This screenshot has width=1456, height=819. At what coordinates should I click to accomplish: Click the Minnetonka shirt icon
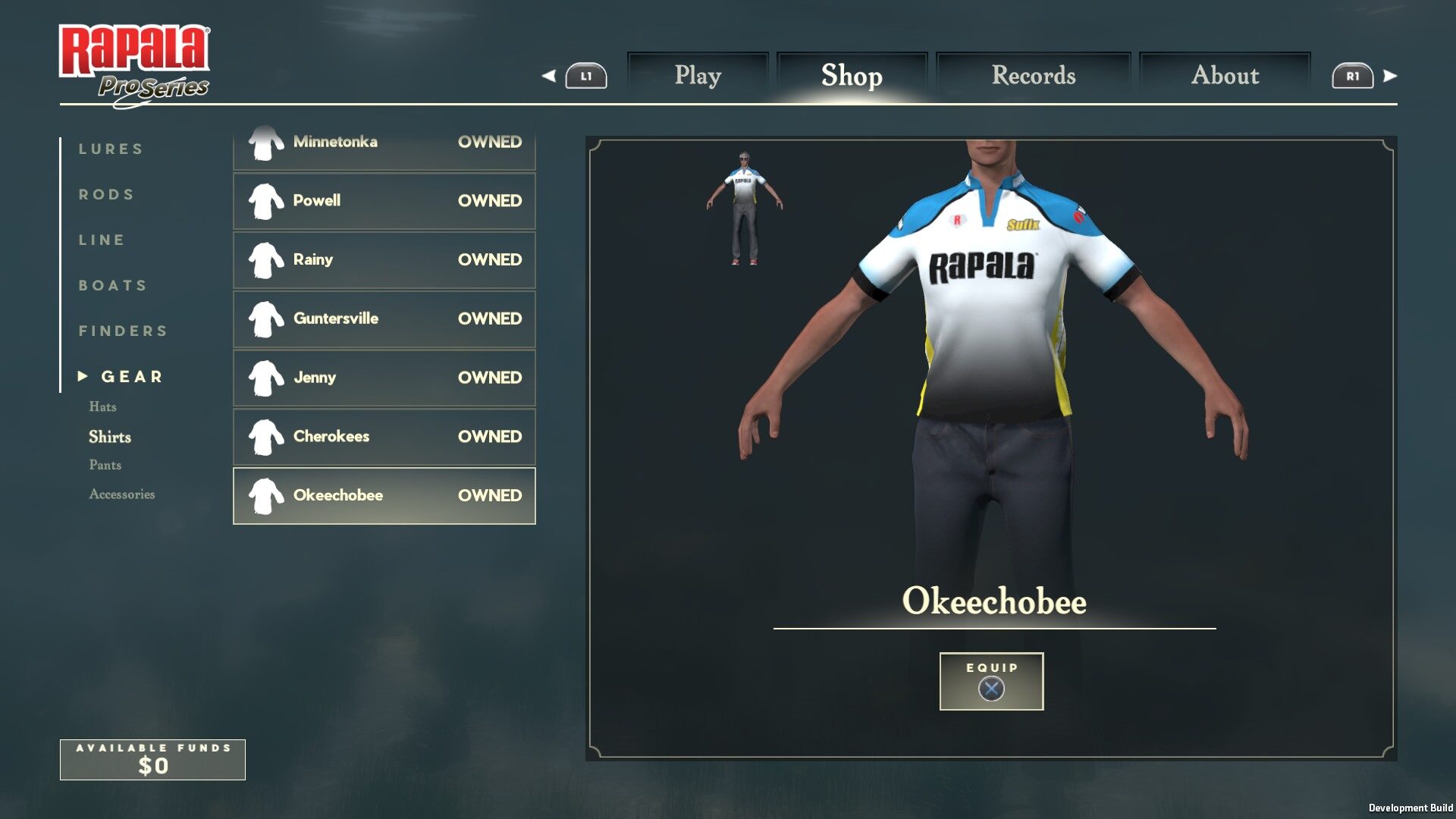265,142
